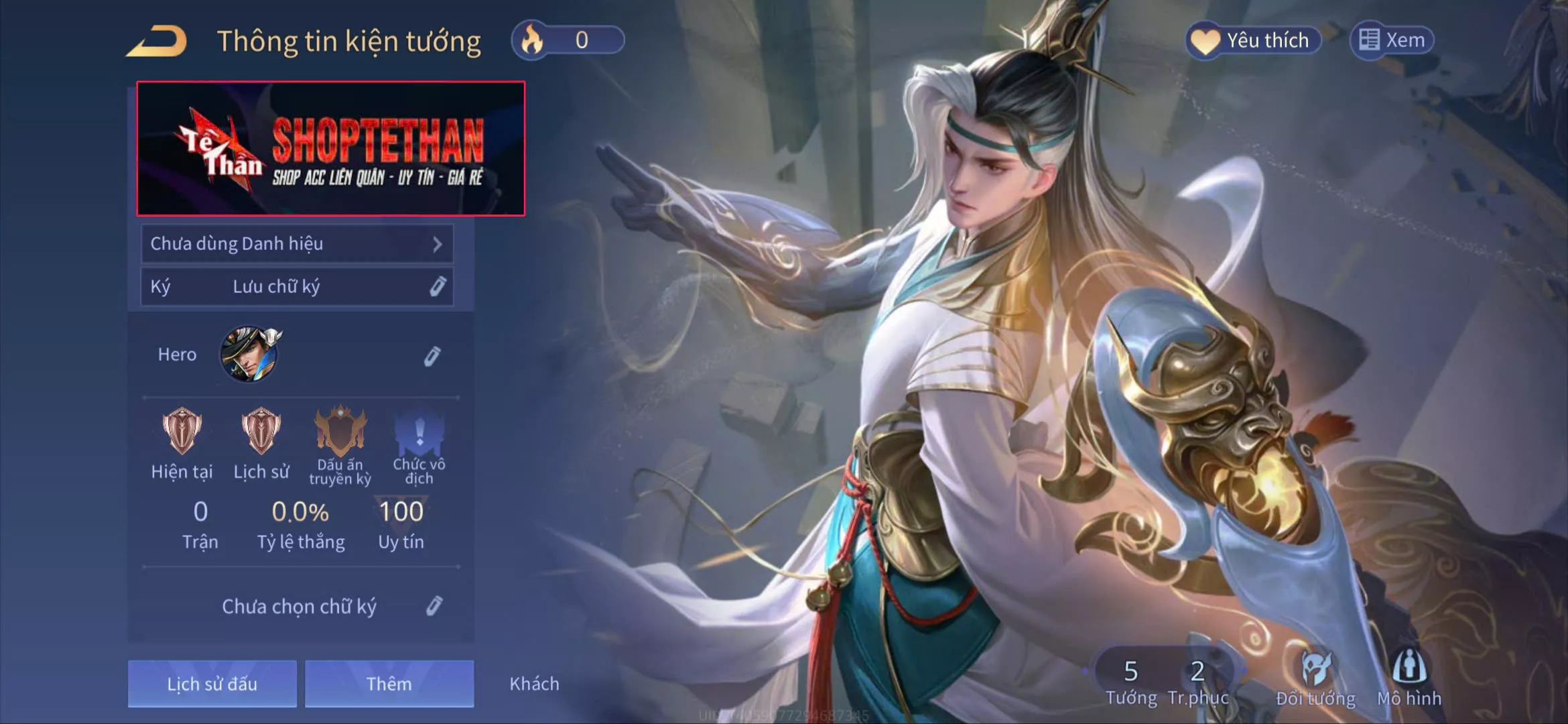Open the Xem view button
This screenshot has width=1568, height=724.
click(x=1392, y=40)
